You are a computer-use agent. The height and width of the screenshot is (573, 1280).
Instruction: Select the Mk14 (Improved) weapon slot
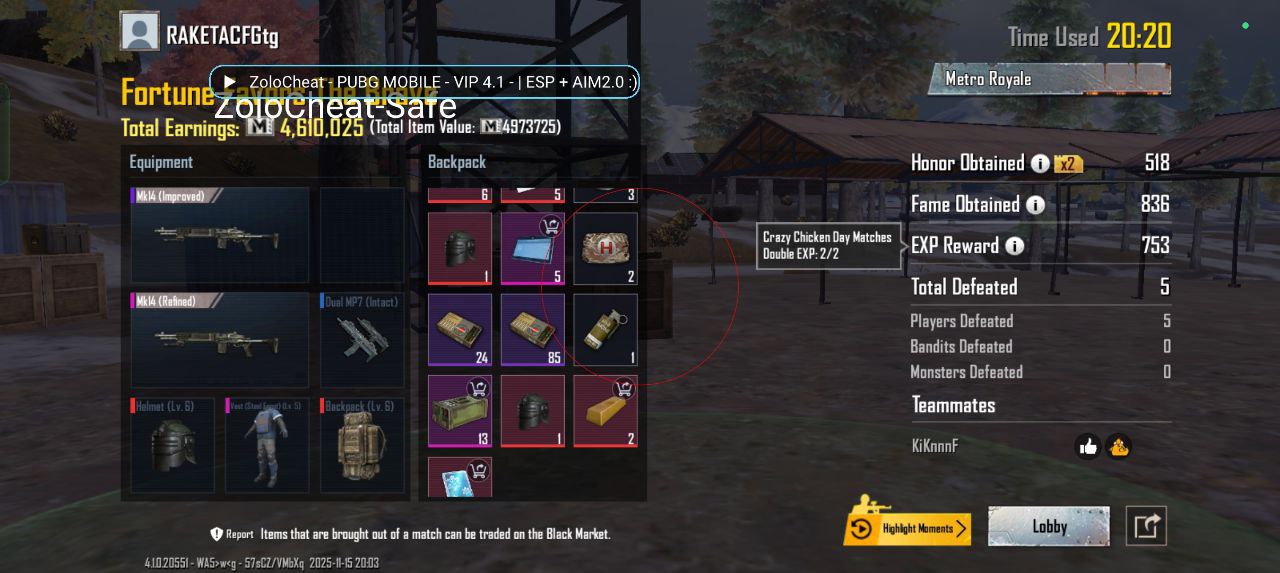tap(220, 236)
